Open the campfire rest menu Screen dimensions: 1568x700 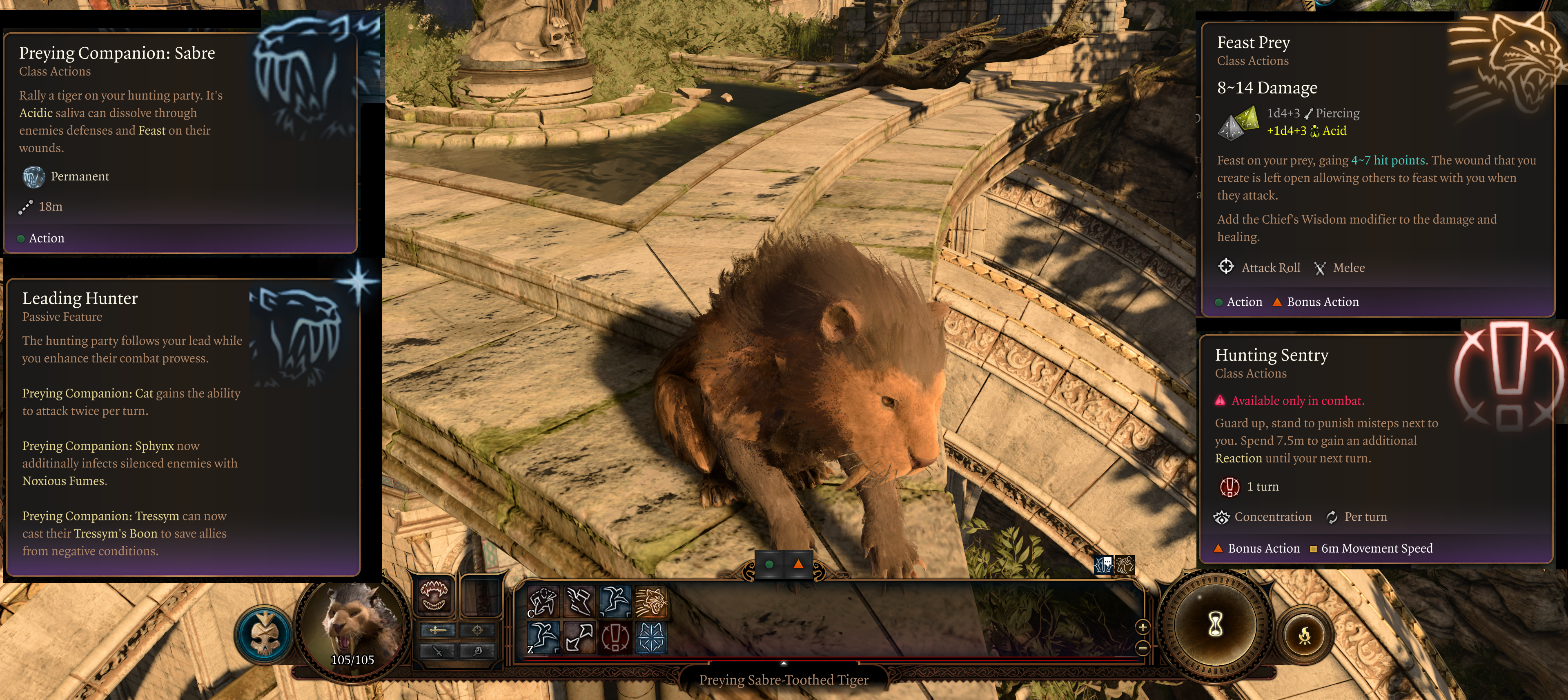click(x=1304, y=636)
